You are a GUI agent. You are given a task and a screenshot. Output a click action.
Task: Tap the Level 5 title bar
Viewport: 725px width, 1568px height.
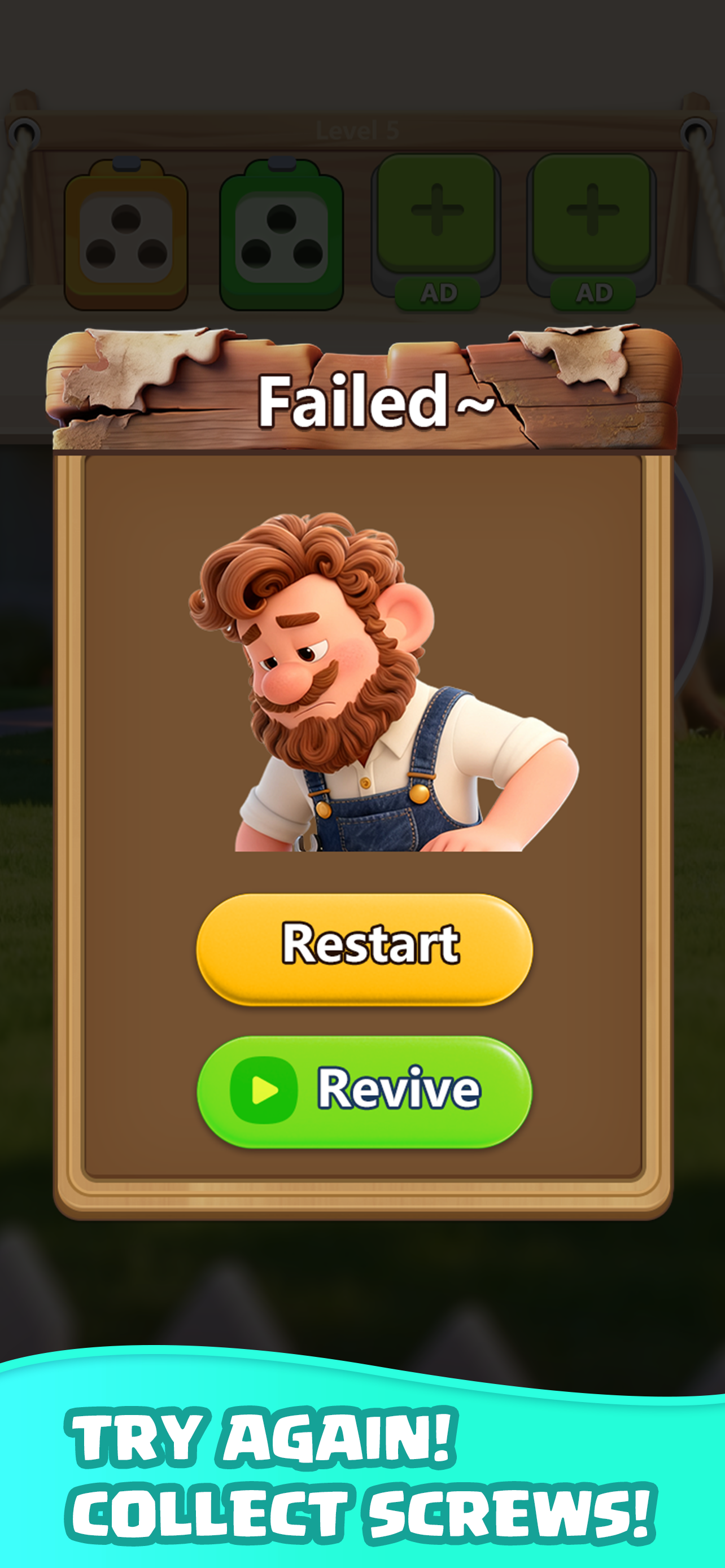click(x=358, y=130)
